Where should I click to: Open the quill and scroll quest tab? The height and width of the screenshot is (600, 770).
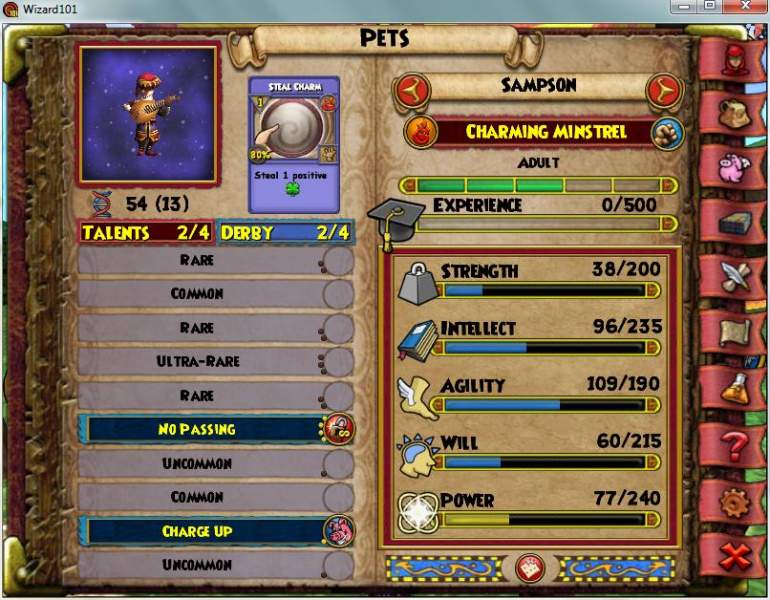[x=735, y=277]
